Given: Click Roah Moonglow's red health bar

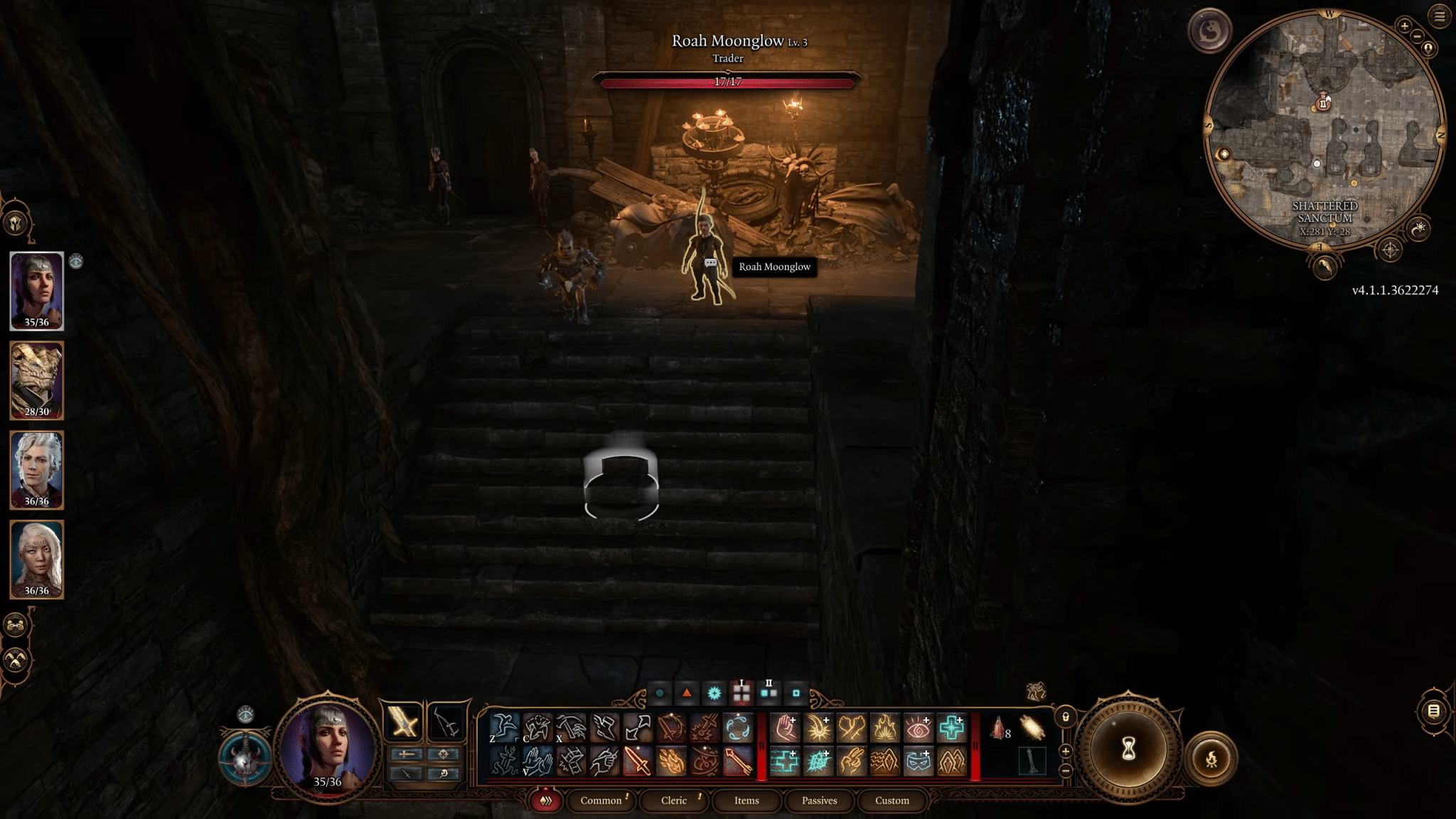Looking at the screenshot, I should pos(728,82).
